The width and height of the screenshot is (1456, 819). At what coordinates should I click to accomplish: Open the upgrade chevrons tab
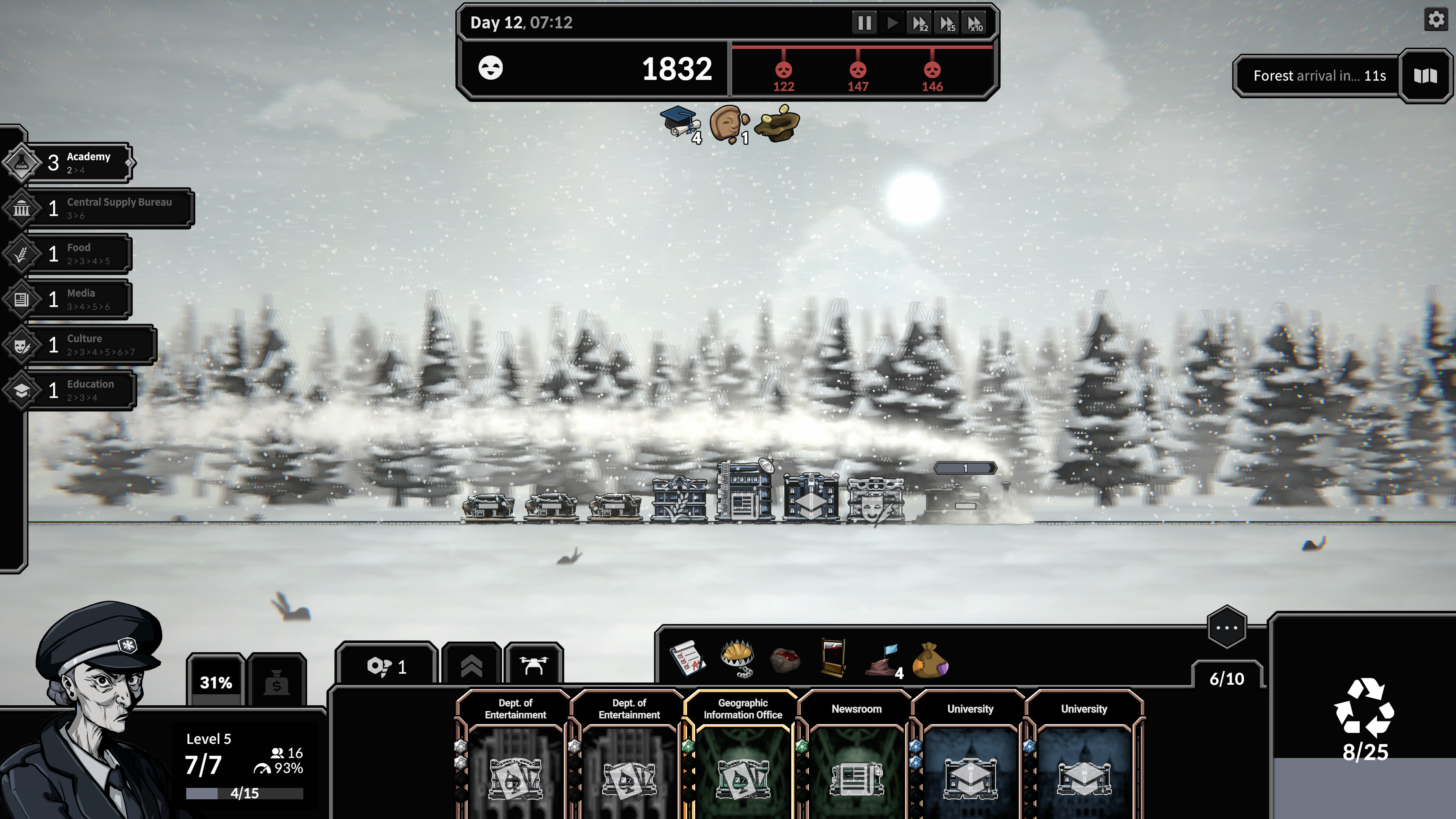(471, 667)
